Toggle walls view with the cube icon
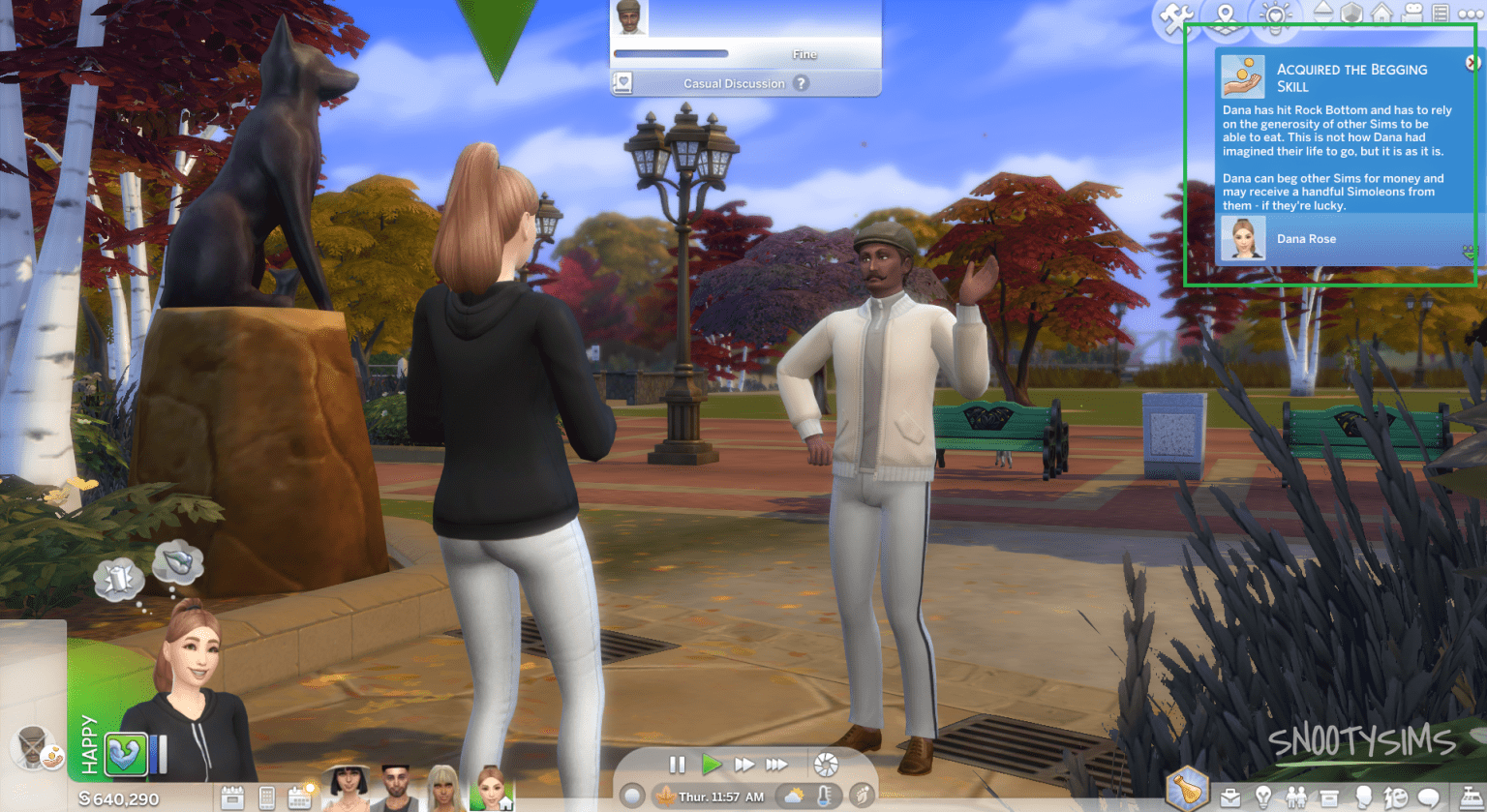 pyautogui.click(x=1353, y=13)
